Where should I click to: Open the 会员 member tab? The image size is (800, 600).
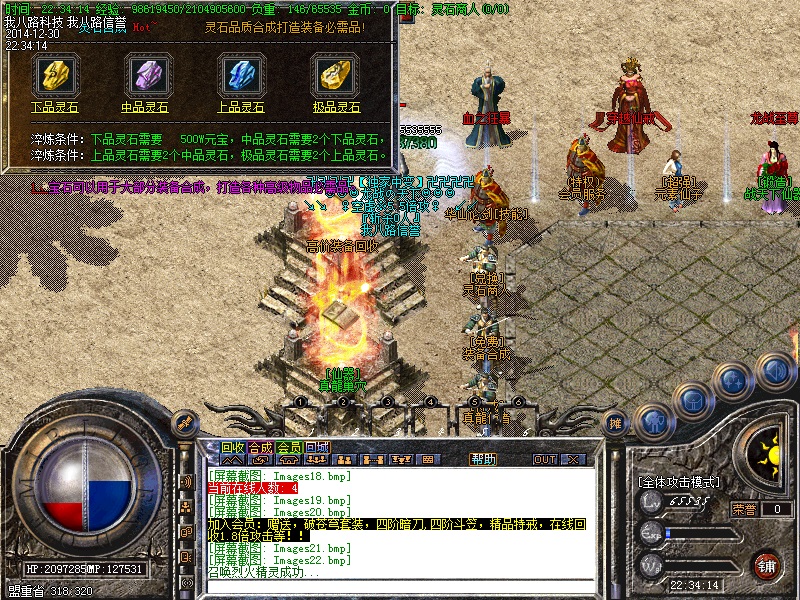point(289,447)
